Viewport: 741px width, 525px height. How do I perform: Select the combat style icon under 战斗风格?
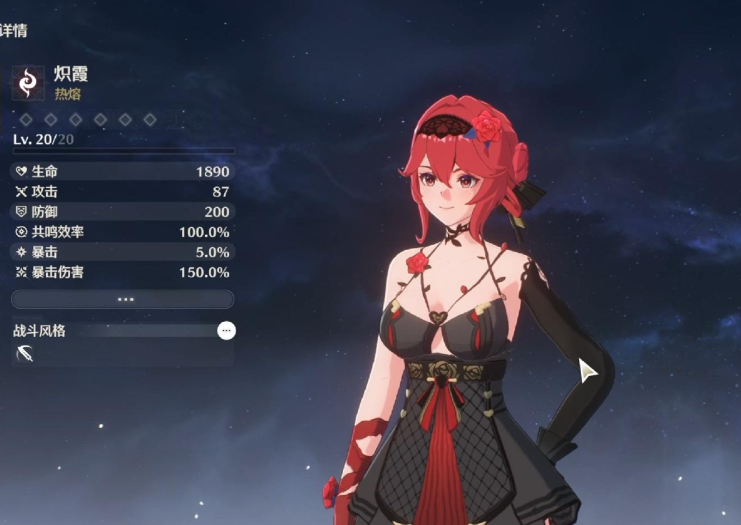point(26,353)
